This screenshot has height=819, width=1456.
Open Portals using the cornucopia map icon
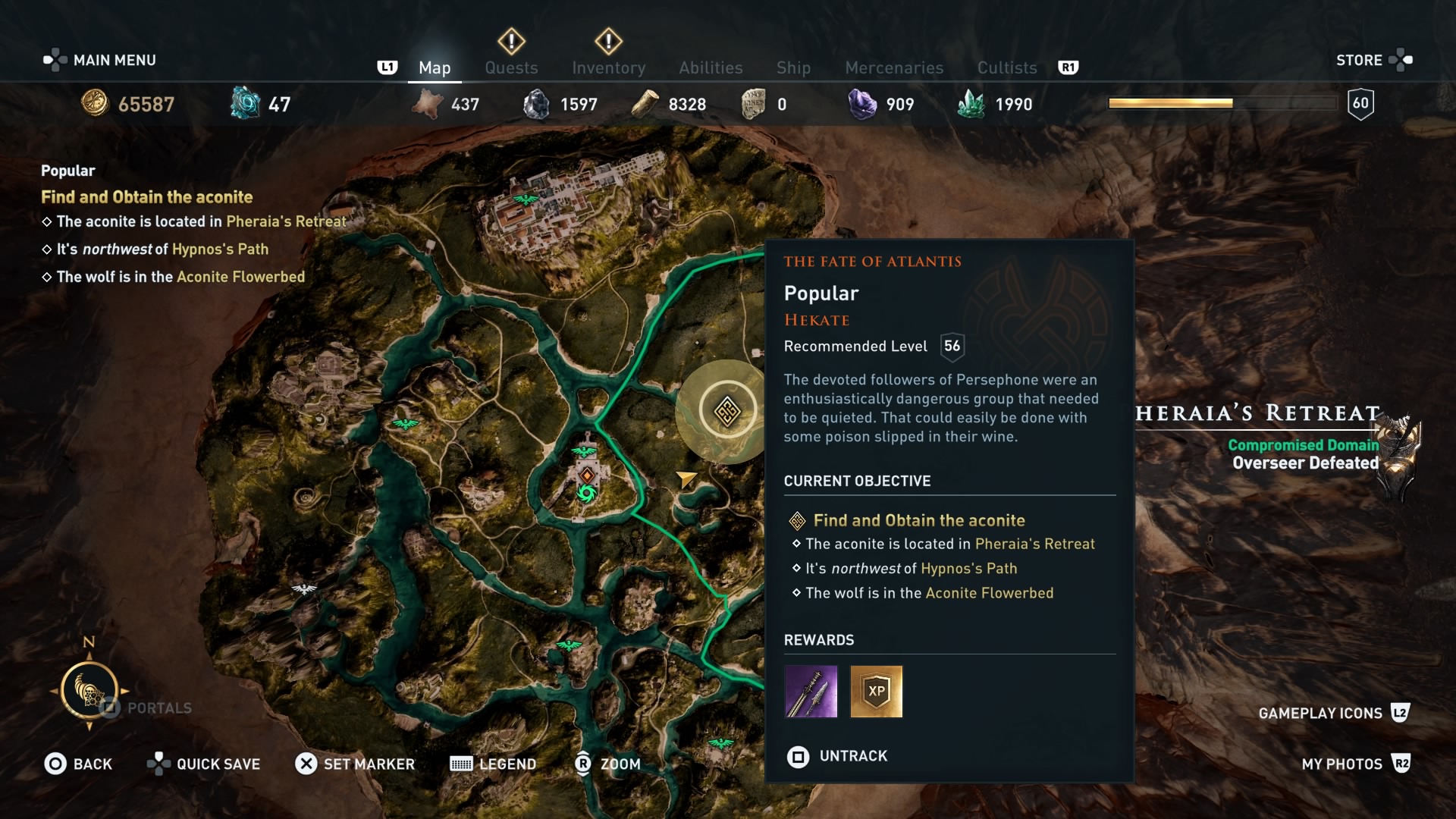click(89, 691)
